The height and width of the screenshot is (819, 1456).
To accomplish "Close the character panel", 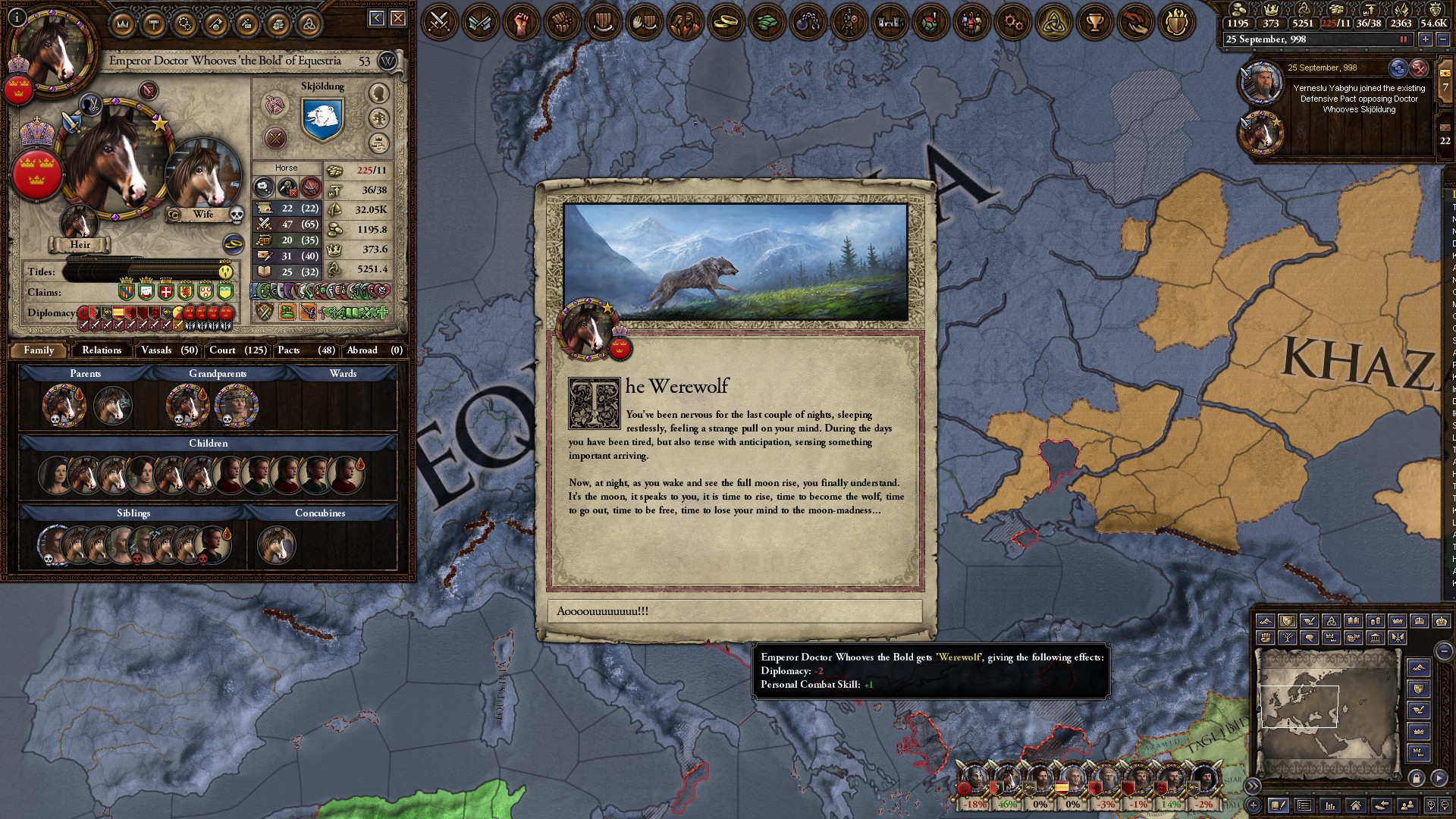I will [398, 18].
